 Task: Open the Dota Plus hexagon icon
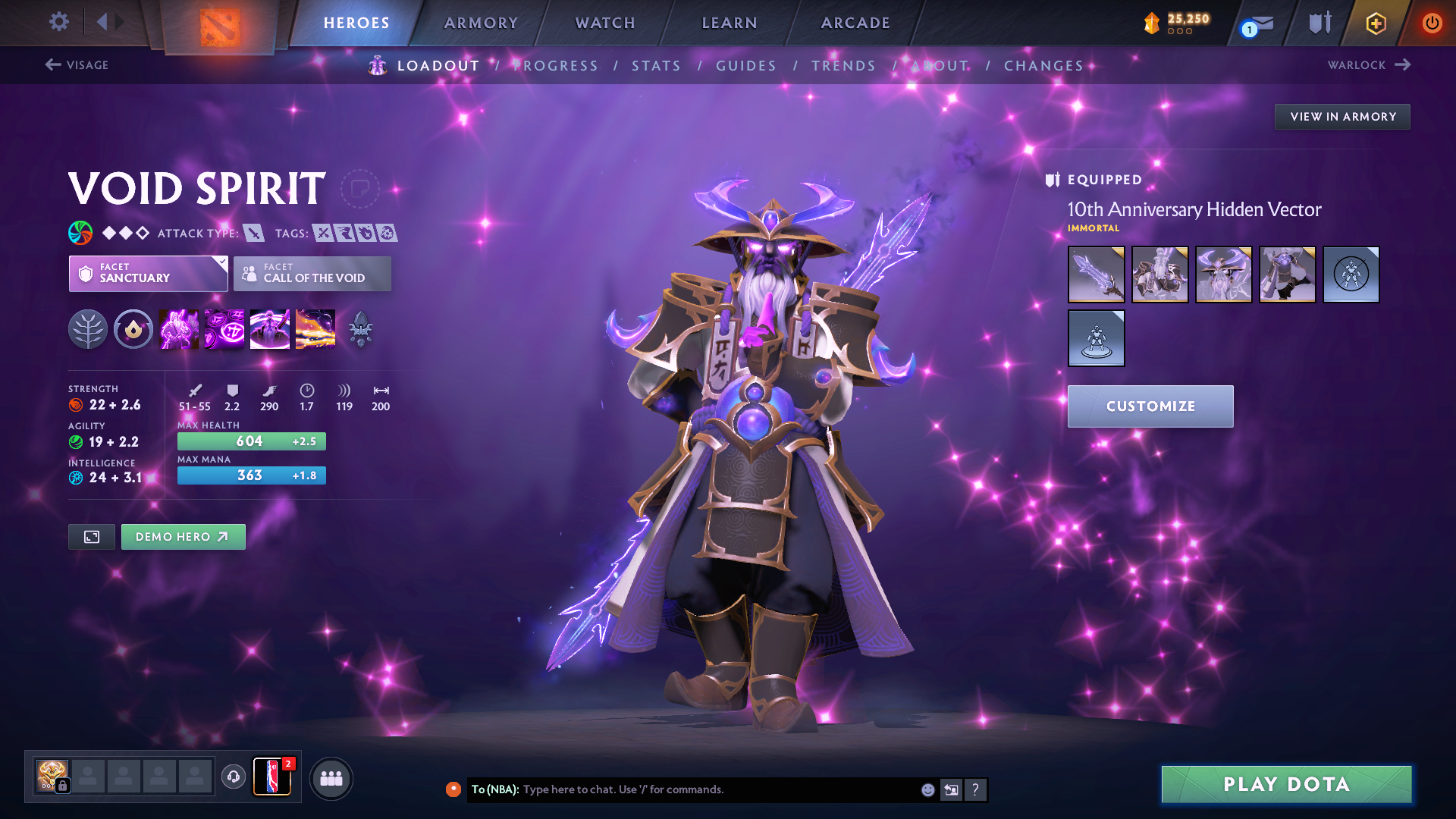(x=1376, y=23)
